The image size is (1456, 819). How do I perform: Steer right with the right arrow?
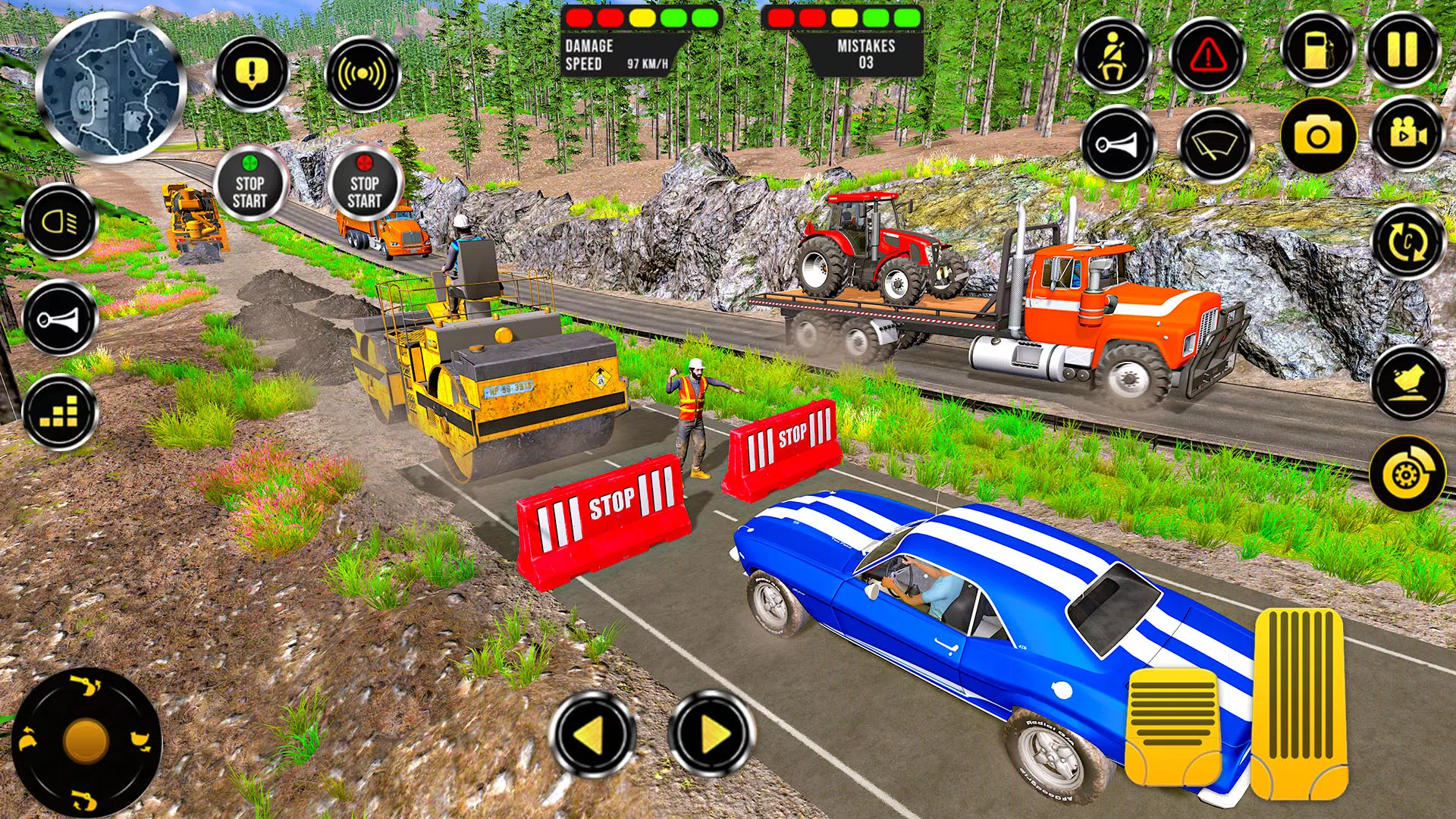(711, 734)
